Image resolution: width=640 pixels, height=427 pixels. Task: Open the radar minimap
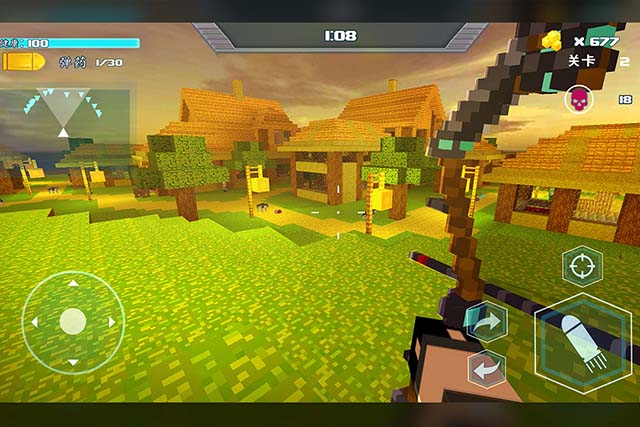pos(65,114)
